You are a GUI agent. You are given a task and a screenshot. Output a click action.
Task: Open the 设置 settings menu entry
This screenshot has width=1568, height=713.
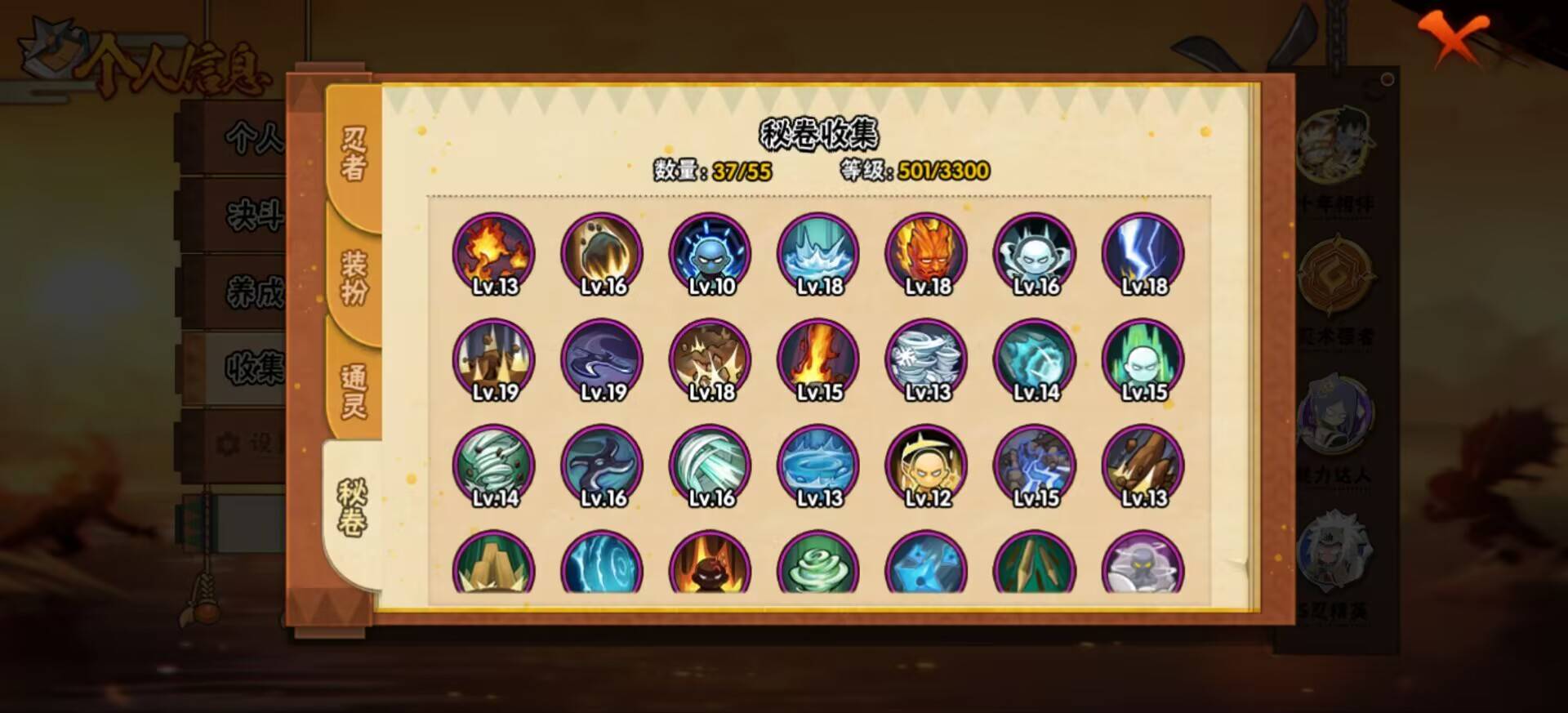253,441
